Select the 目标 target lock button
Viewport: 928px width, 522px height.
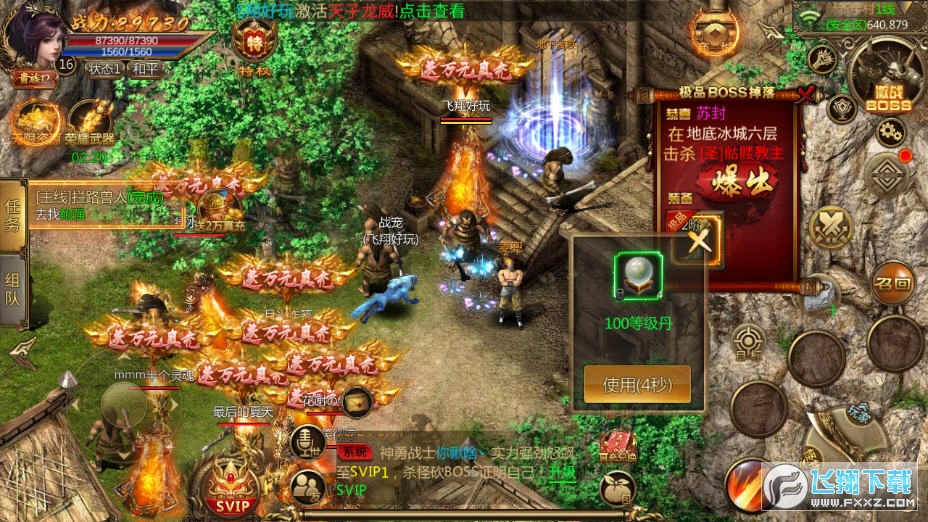tap(747, 341)
